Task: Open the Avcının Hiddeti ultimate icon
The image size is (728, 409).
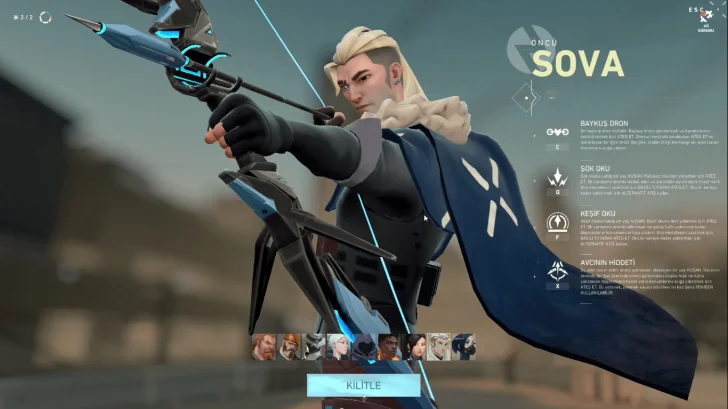Action: pos(557,269)
